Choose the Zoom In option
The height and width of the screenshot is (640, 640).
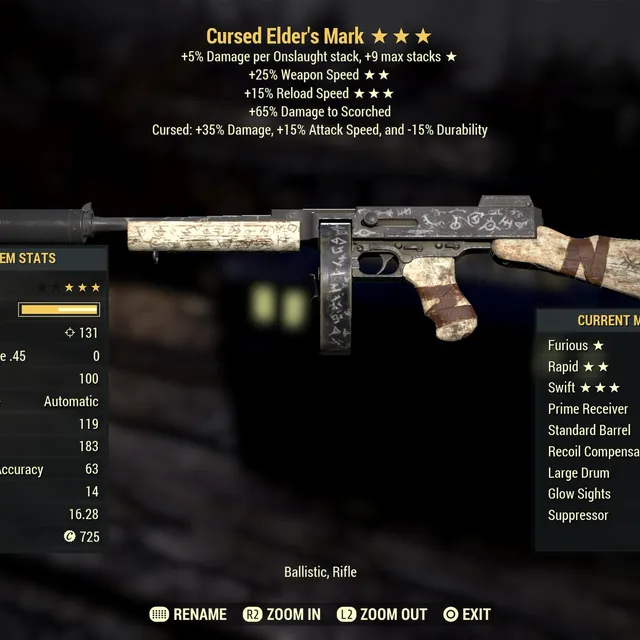(x=292, y=614)
